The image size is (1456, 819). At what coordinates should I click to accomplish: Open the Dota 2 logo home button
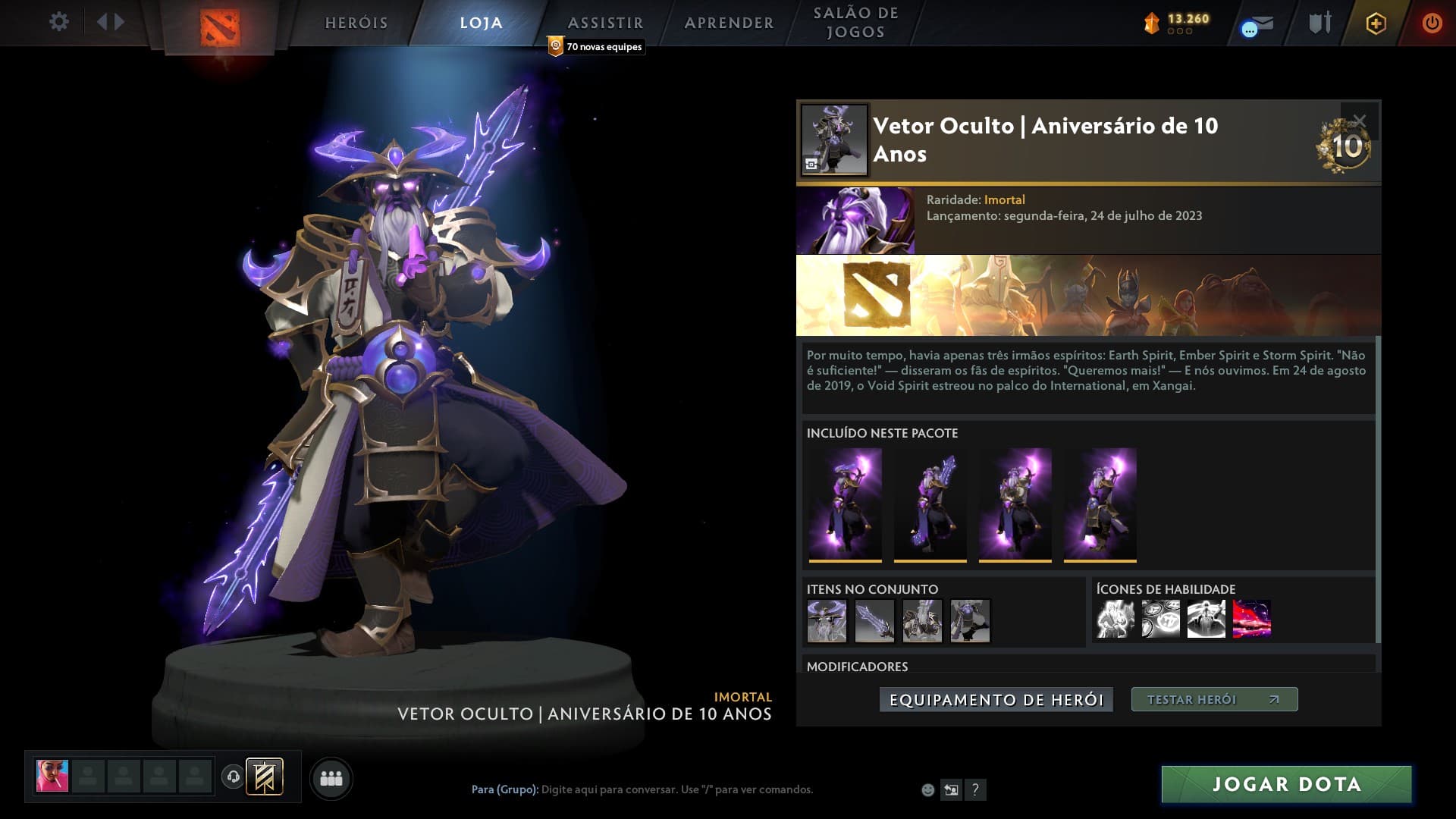[x=220, y=23]
